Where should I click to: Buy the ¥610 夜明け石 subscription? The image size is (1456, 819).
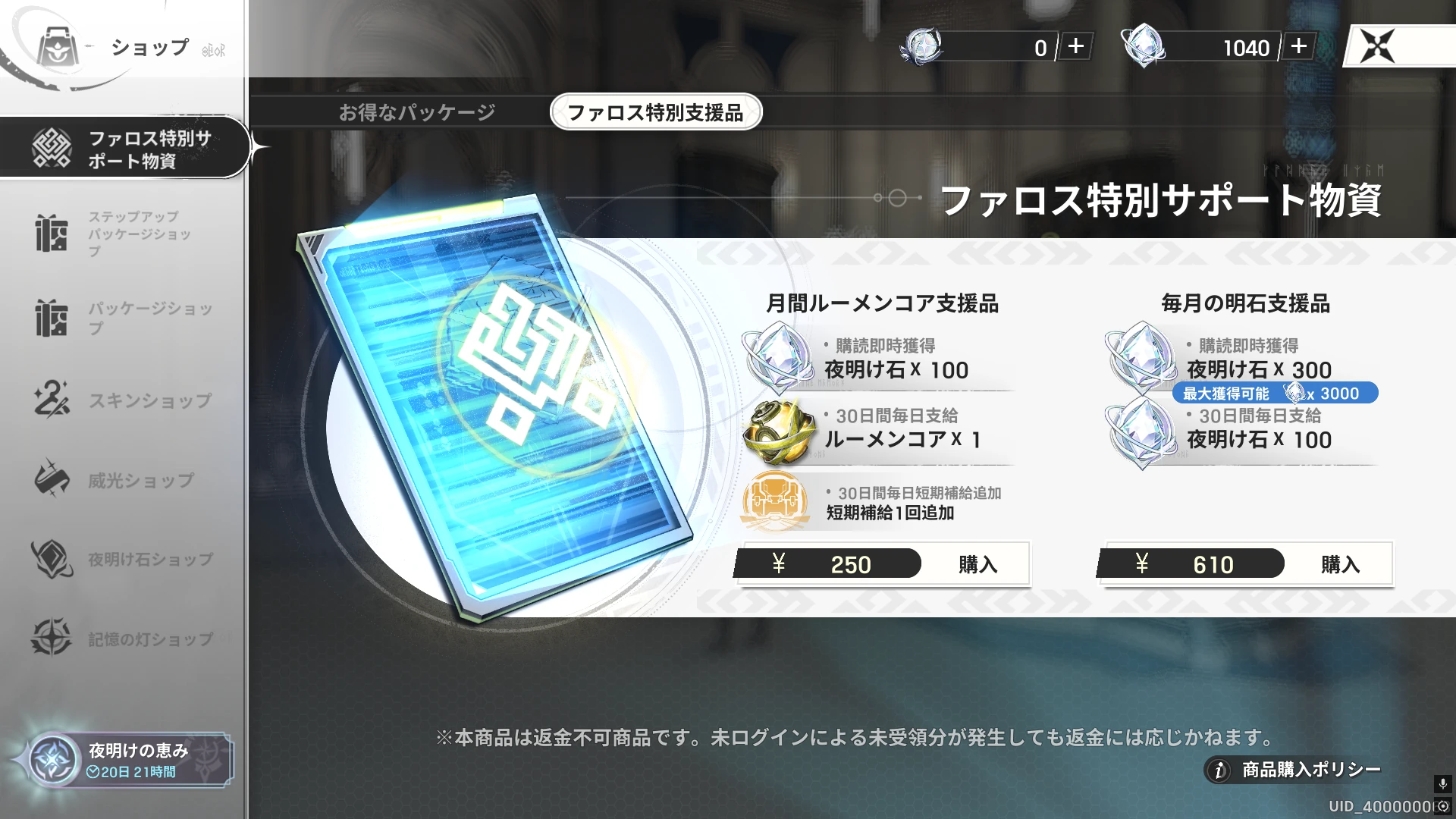pos(1342,564)
